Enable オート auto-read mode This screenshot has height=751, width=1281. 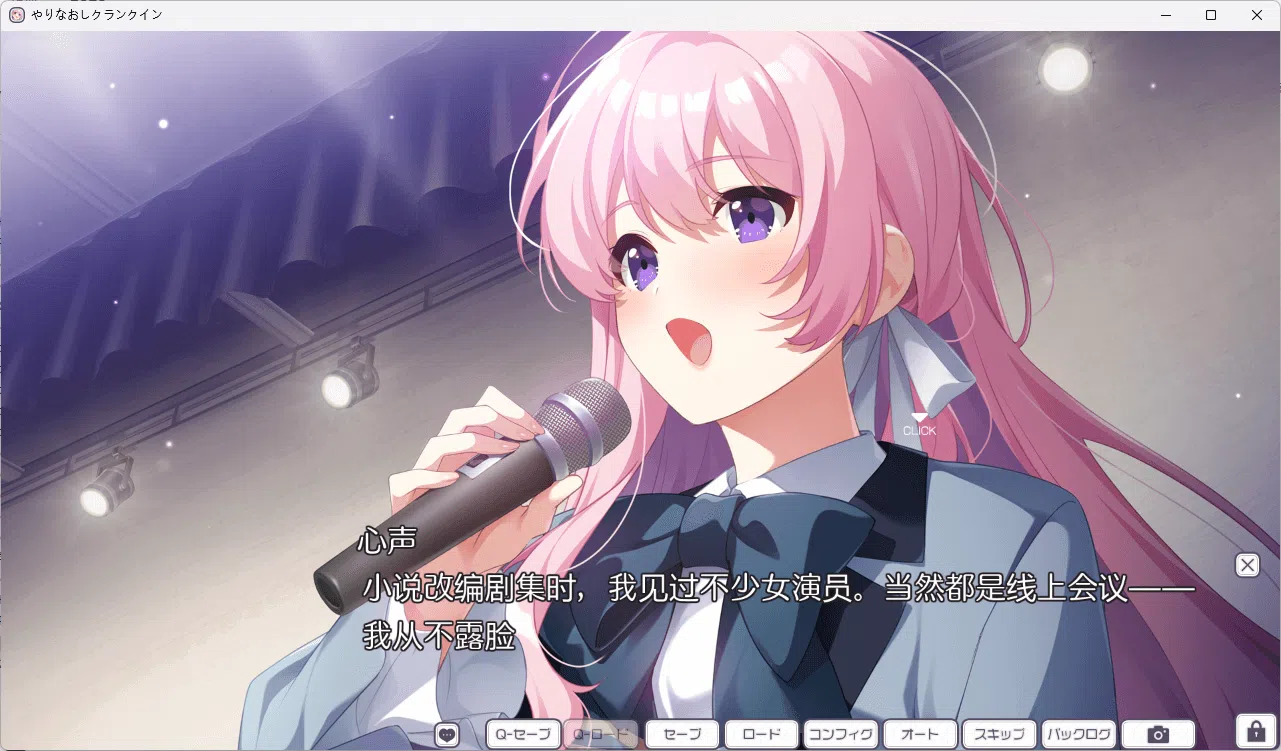pyautogui.click(x=920, y=733)
